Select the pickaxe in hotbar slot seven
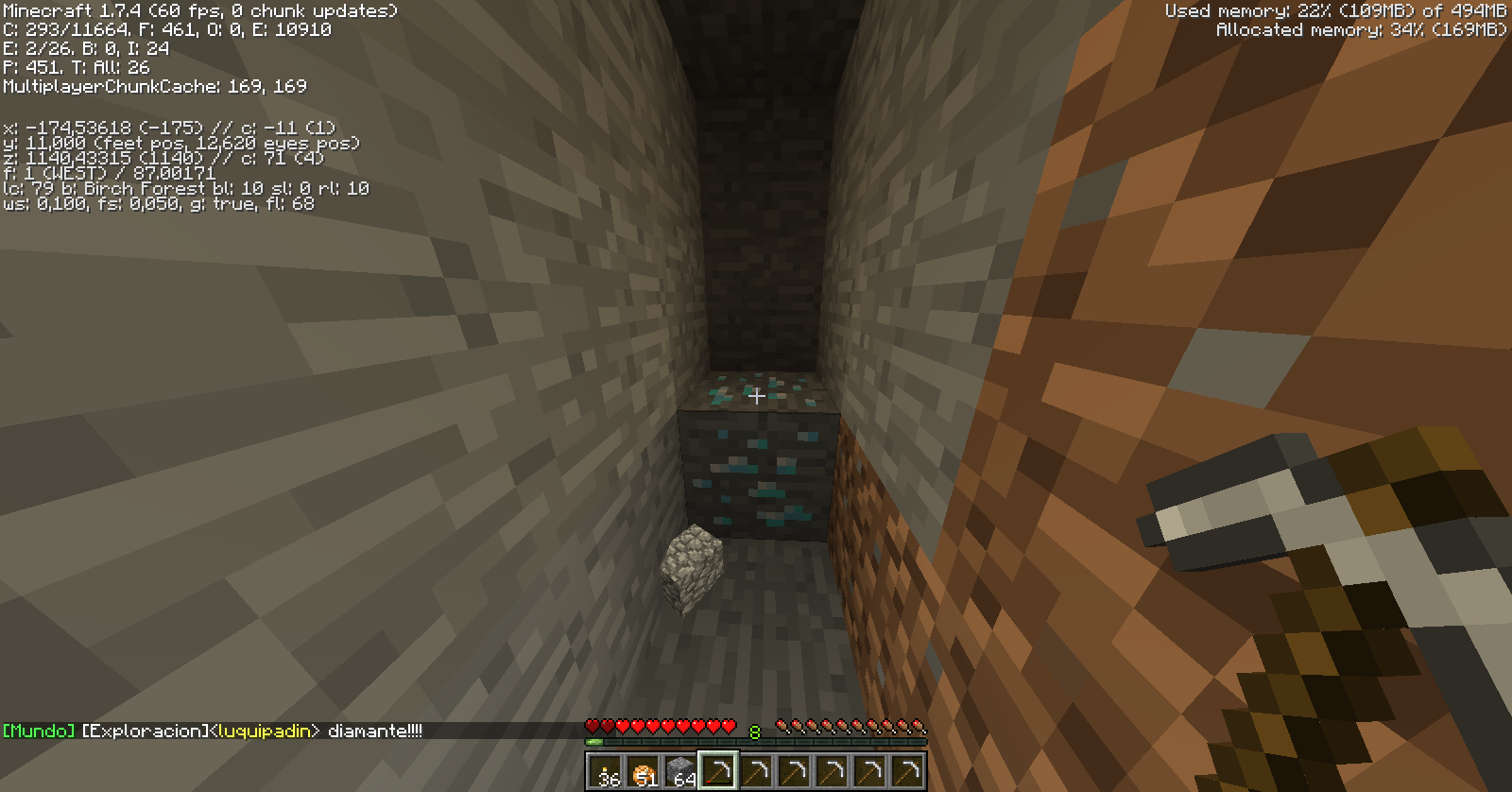 coord(830,770)
